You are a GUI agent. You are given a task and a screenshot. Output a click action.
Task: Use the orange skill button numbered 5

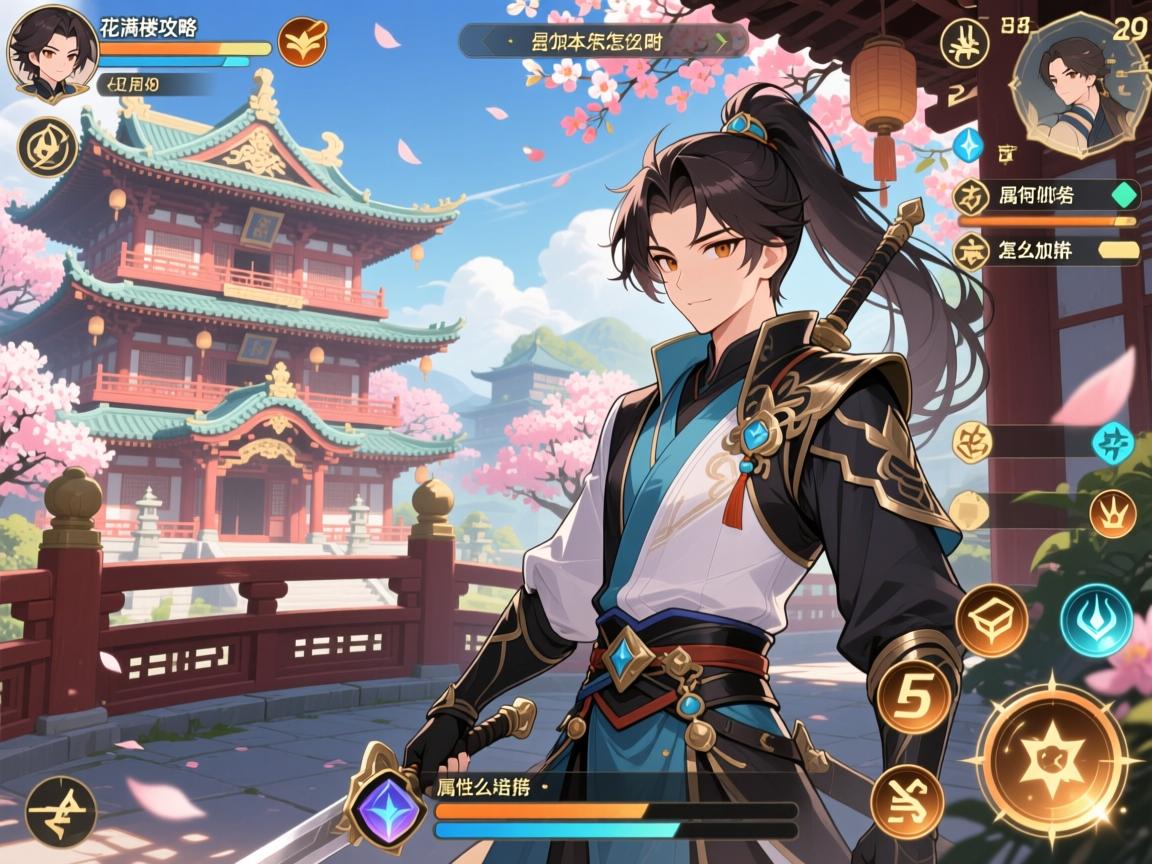(913, 697)
